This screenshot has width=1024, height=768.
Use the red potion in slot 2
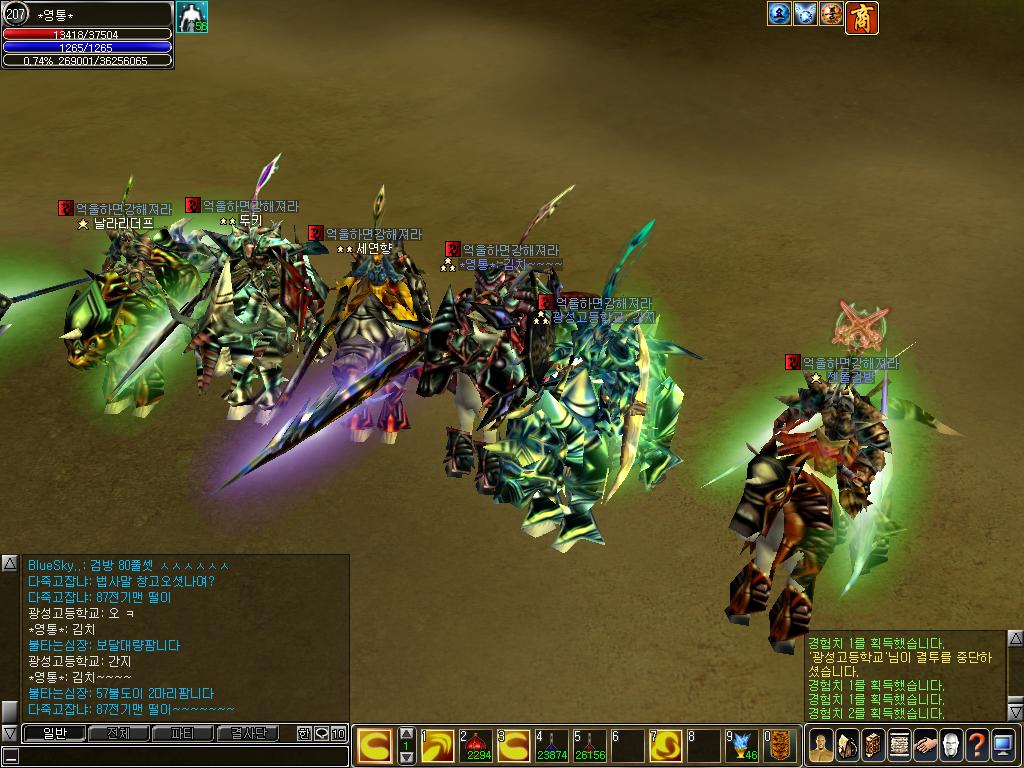(x=474, y=745)
